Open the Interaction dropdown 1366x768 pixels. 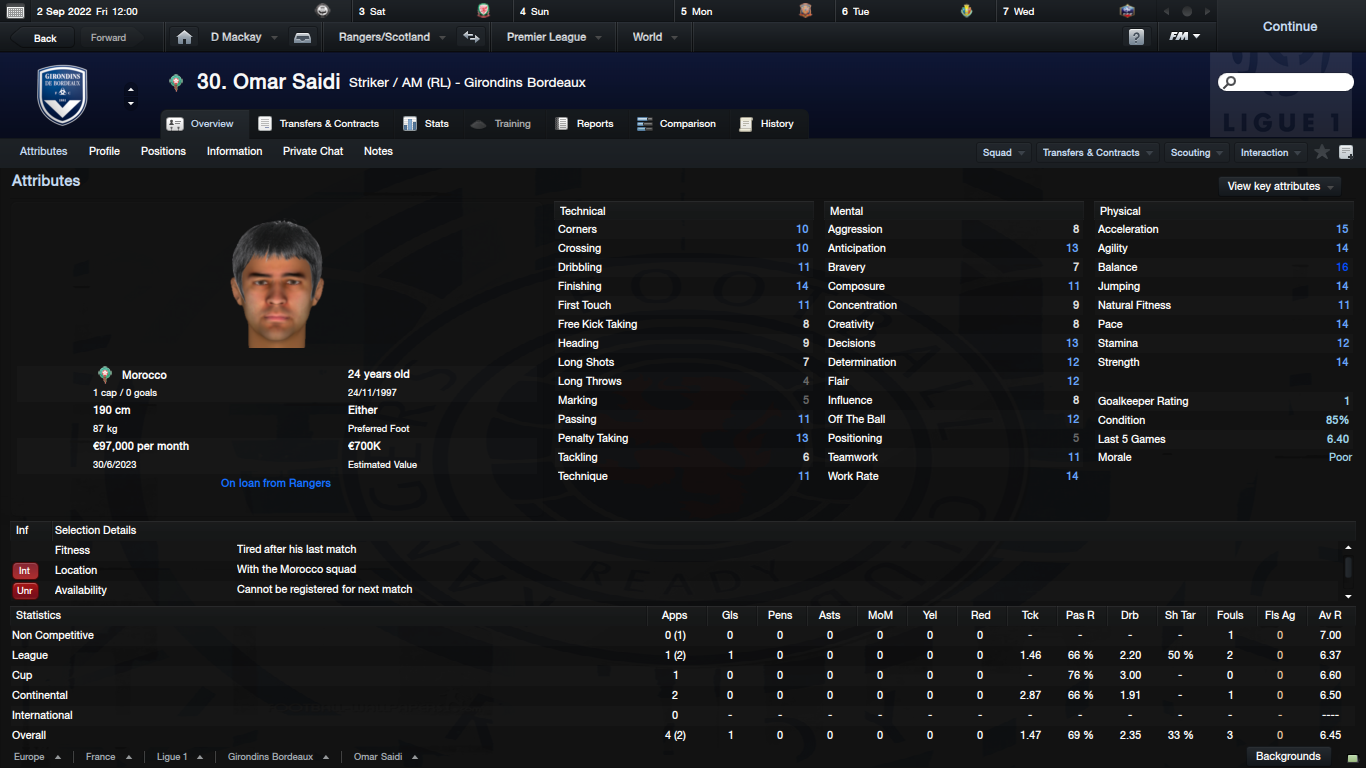pos(1270,153)
